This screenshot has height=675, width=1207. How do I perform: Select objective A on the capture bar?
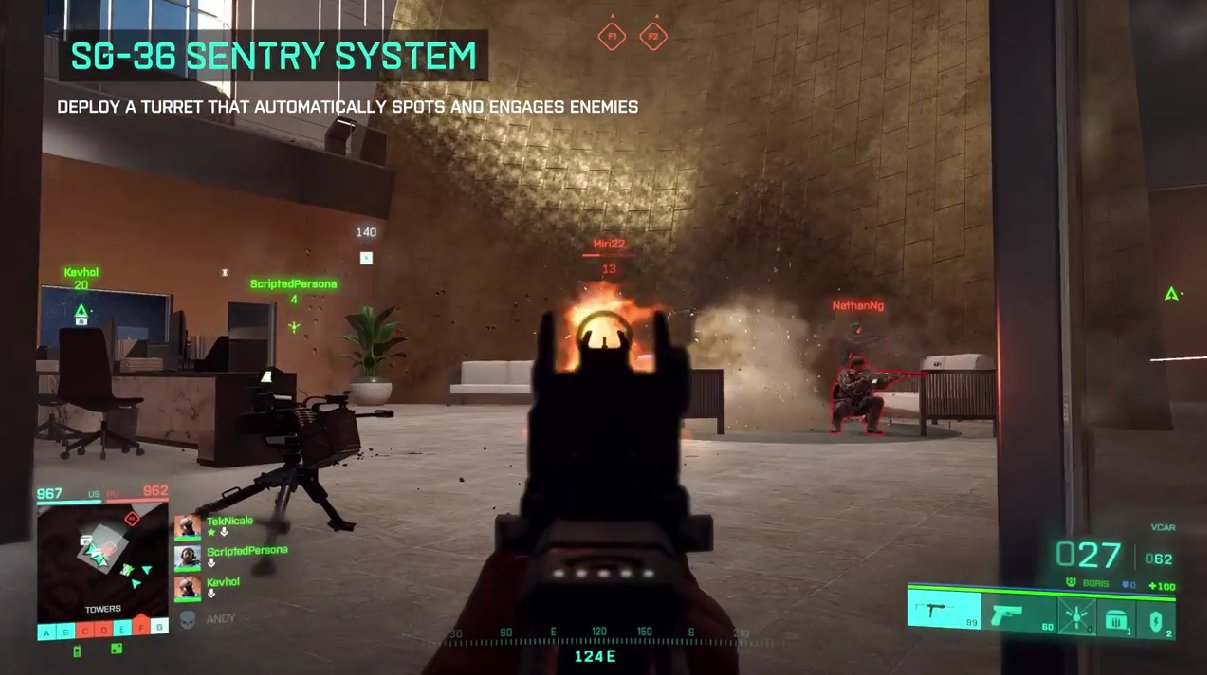coord(46,631)
